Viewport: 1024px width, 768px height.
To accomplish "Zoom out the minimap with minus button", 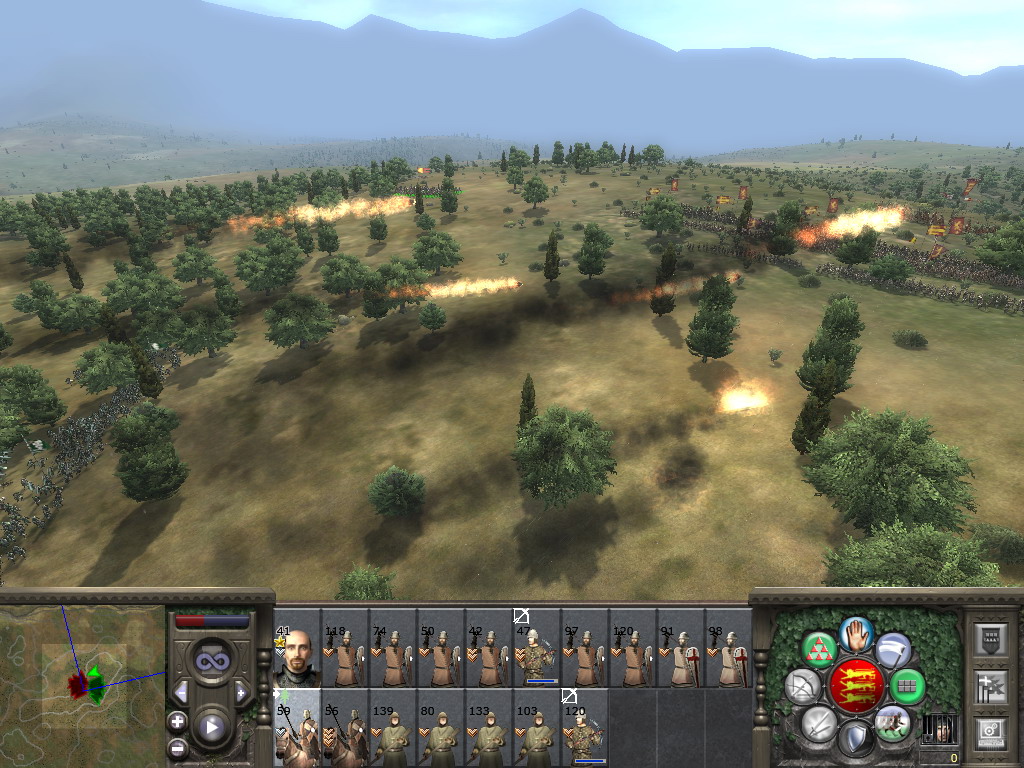I will pos(177,746).
